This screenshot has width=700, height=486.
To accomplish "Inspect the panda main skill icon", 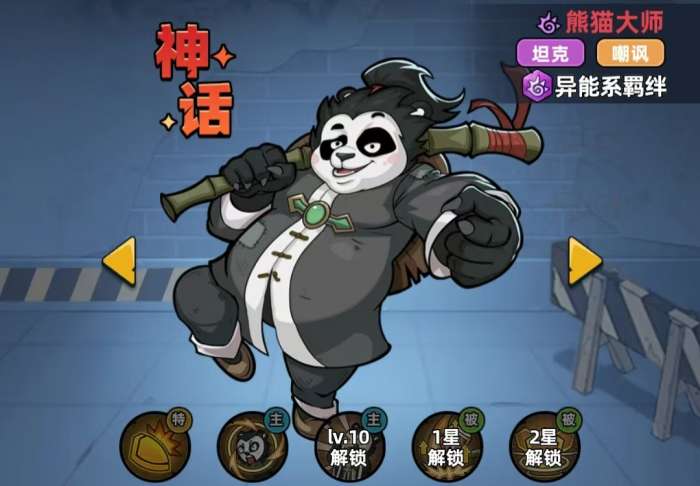I will (x=250, y=445).
